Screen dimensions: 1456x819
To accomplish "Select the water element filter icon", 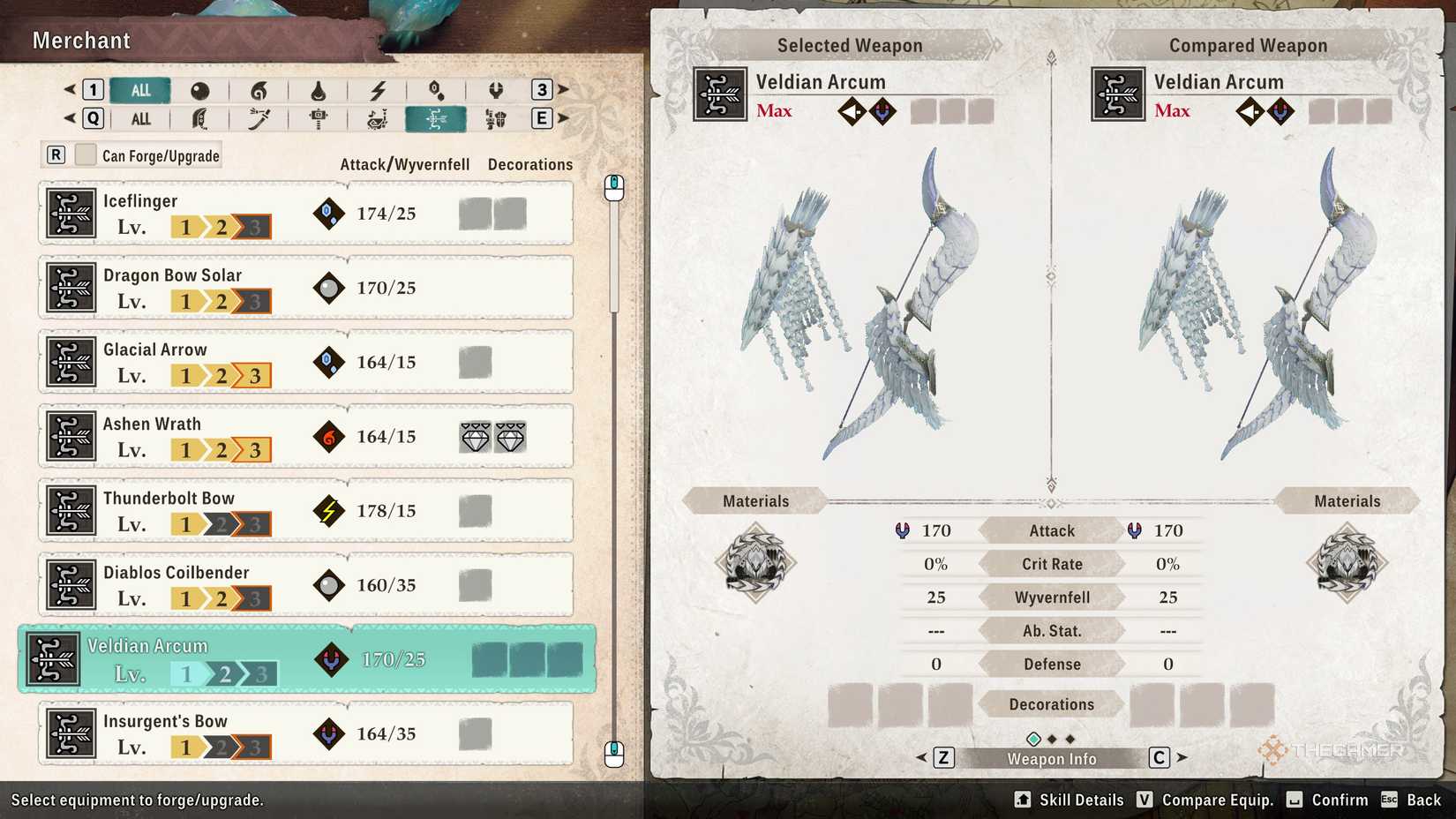I will tap(320, 89).
